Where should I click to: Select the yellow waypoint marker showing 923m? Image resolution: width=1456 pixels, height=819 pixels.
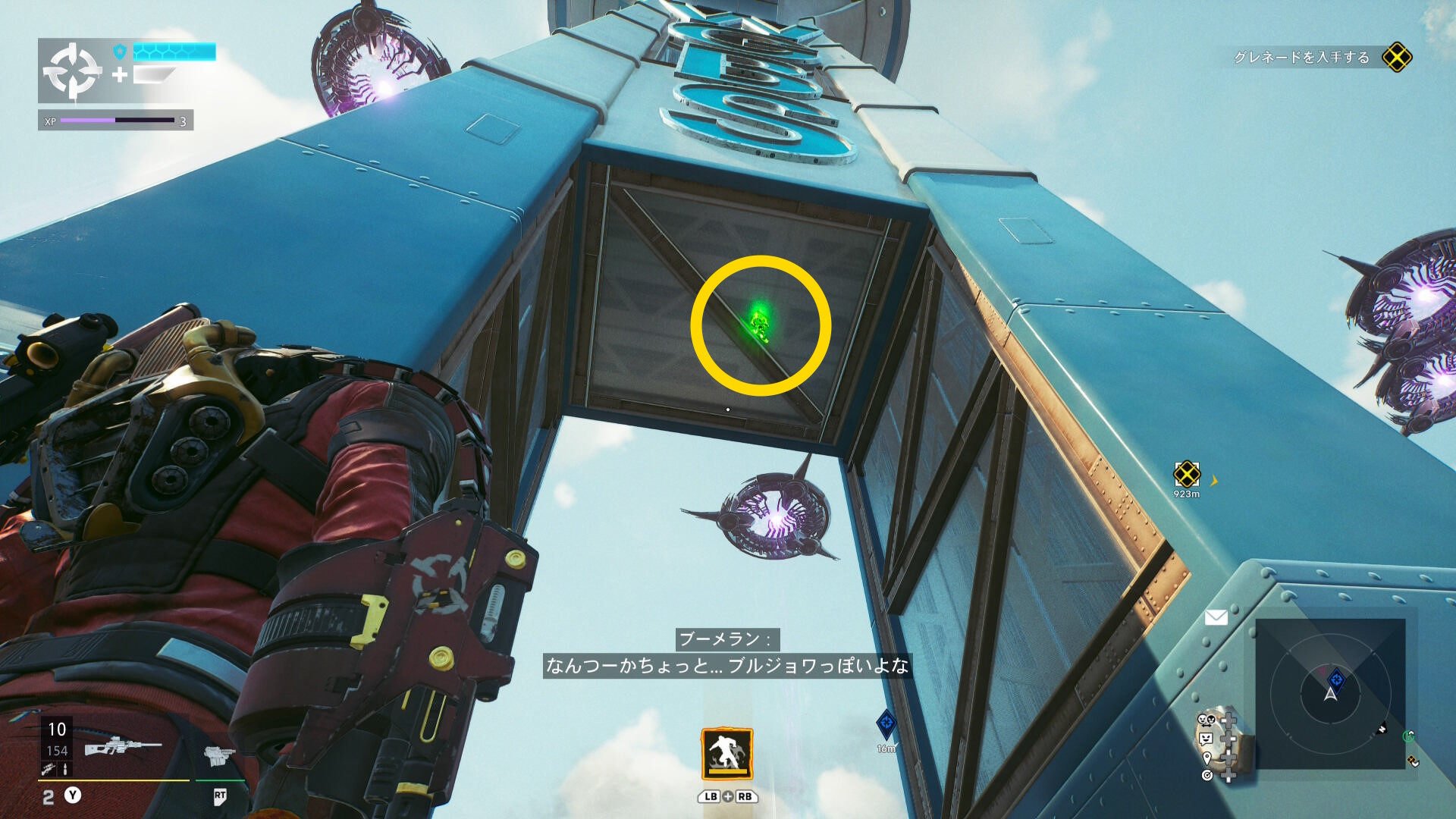(x=1187, y=475)
